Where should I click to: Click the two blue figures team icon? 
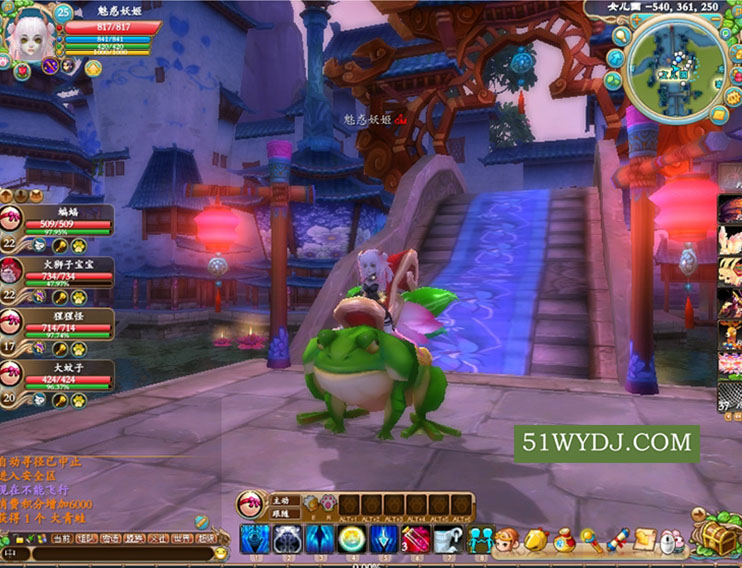tap(480, 541)
